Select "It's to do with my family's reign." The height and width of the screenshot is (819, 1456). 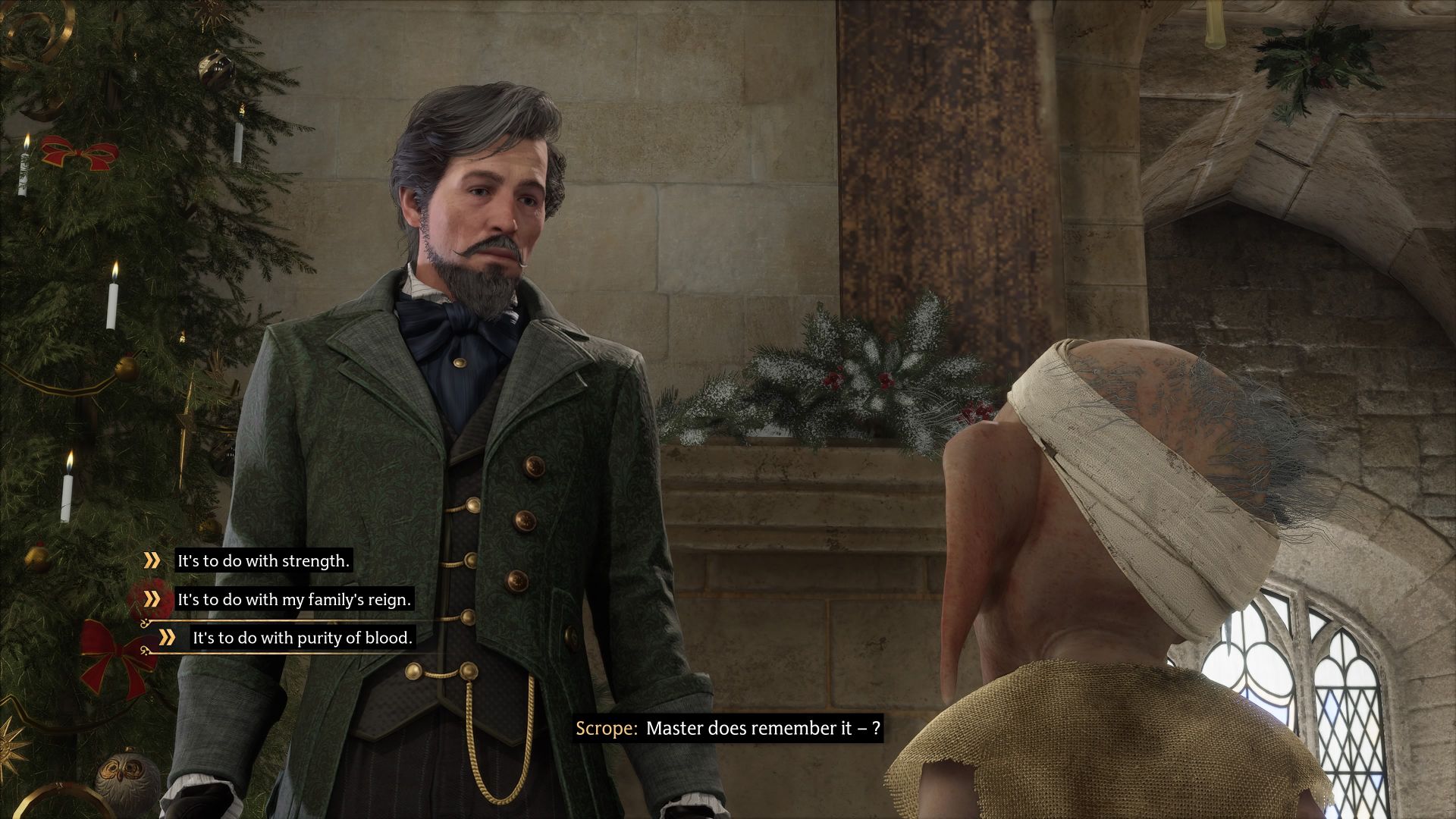click(293, 600)
